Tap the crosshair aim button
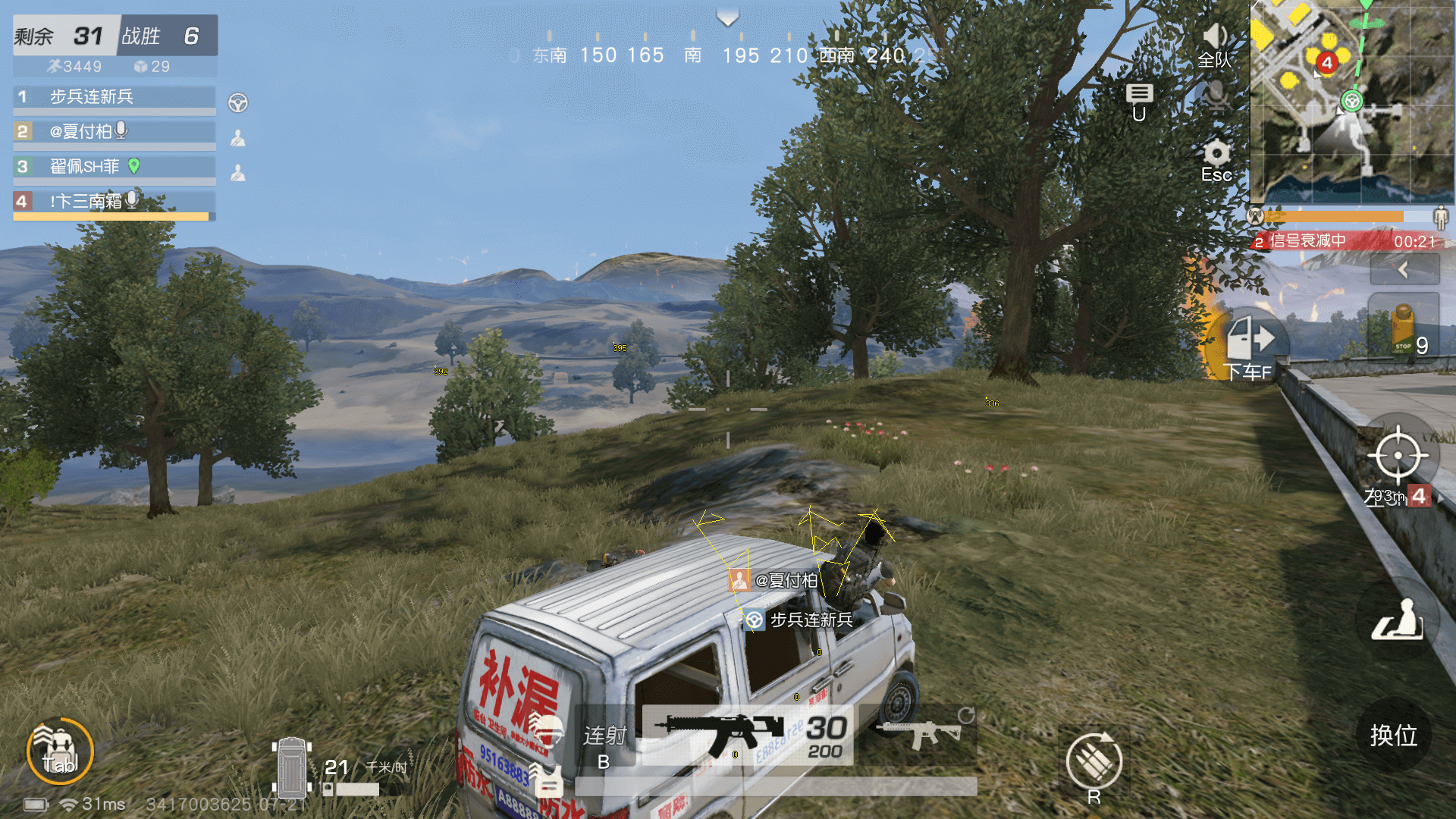The width and height of the screenshot is (1456, 819). click(1398, 456)
